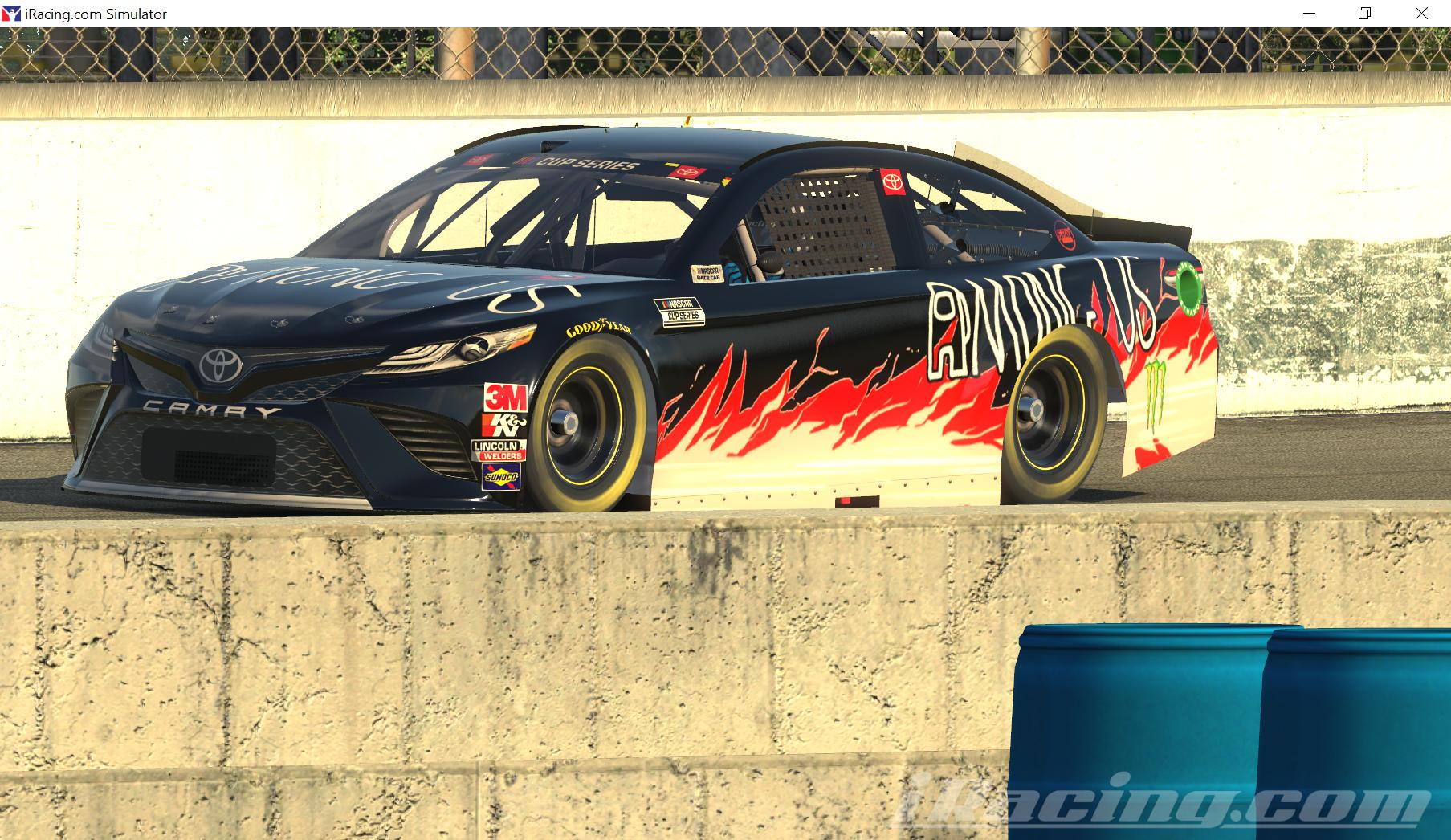This screenshot has width=1451, height=840.
Task: Select the Toyota logo near the window net
Action: coord(894,183)
